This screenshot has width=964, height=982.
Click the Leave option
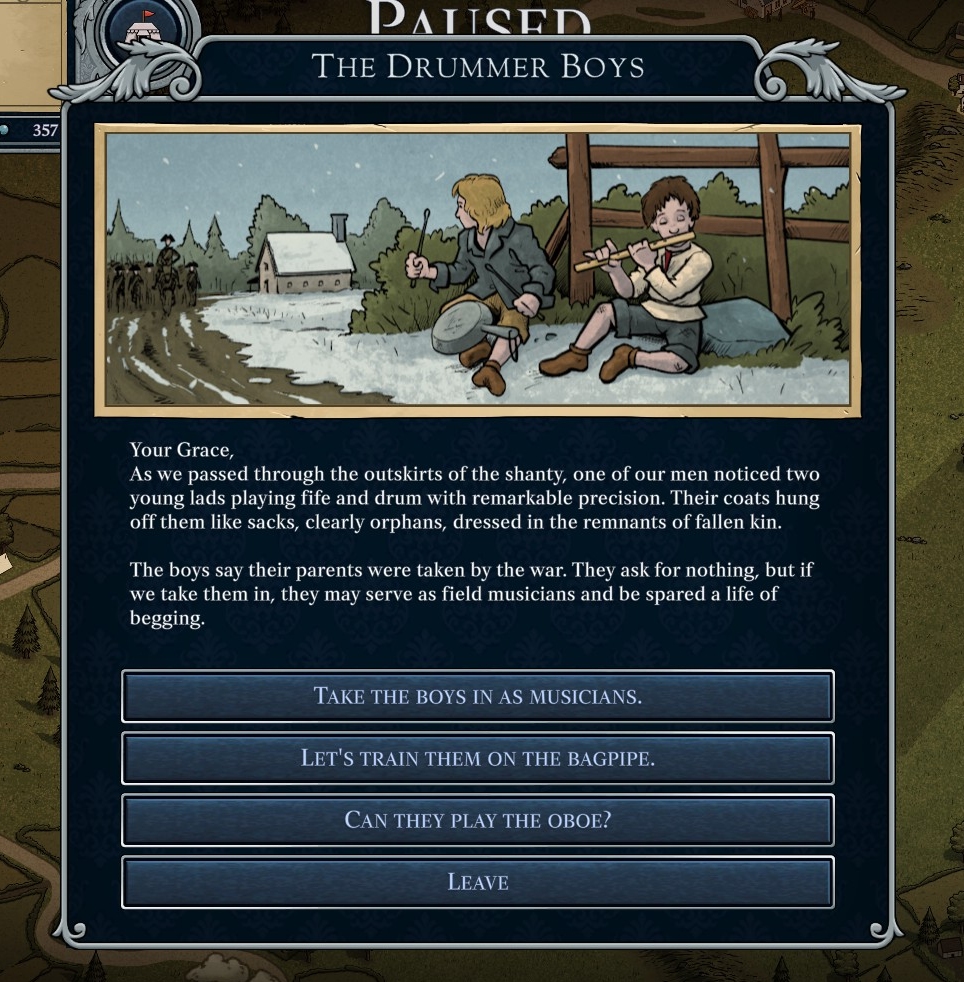[x=477, y=882]
